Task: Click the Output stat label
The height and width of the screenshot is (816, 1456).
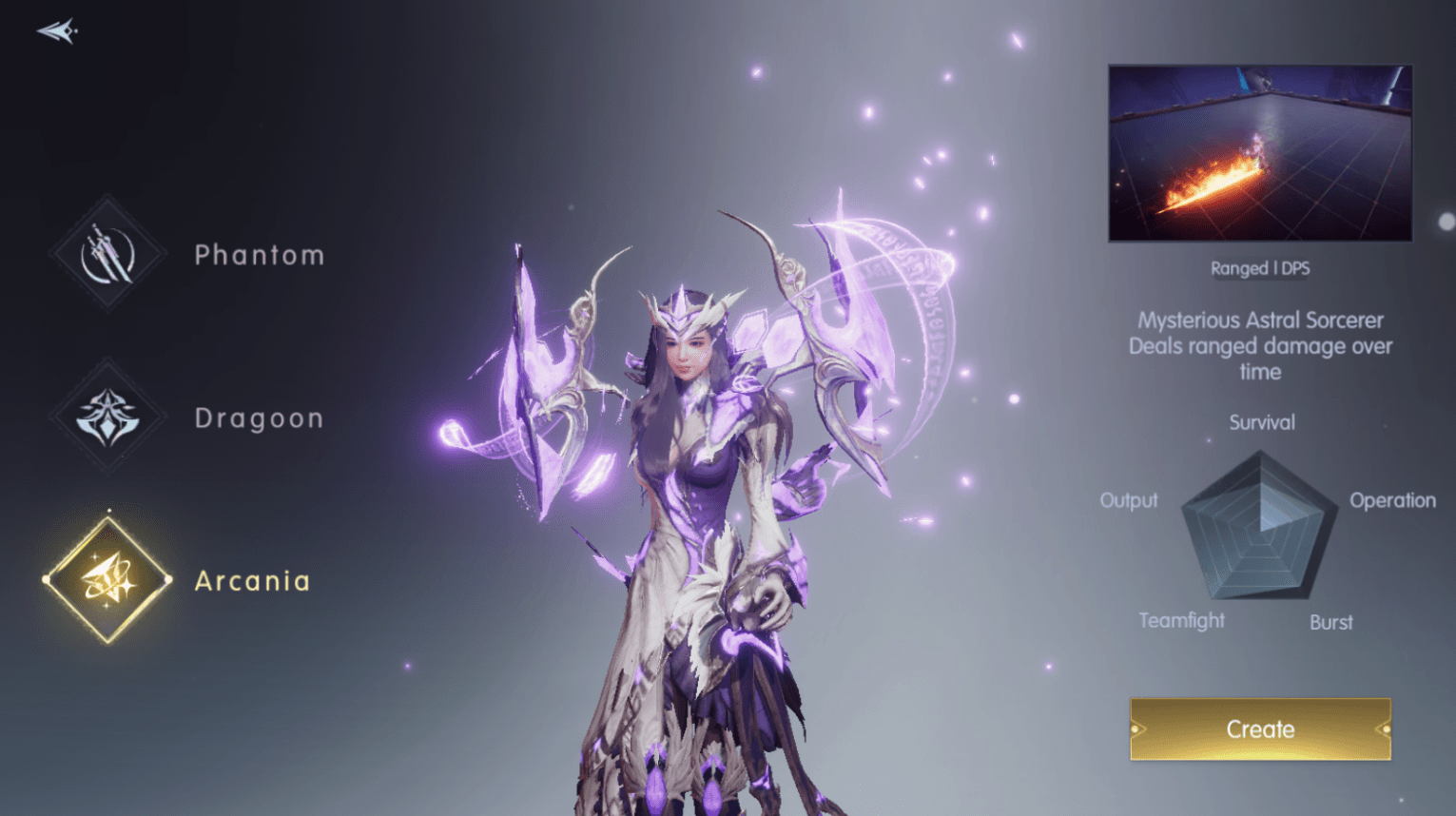Action: tap(1129, 500)
